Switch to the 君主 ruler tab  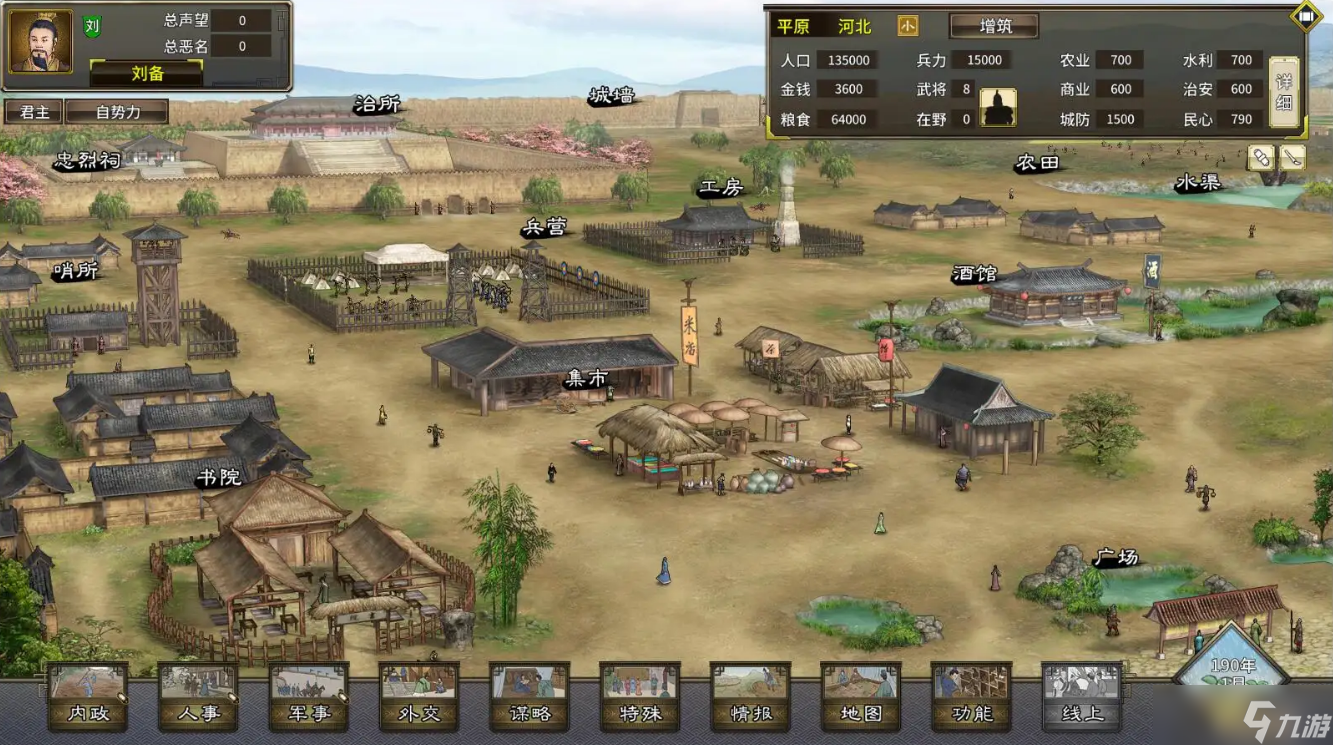click(35, 112)
